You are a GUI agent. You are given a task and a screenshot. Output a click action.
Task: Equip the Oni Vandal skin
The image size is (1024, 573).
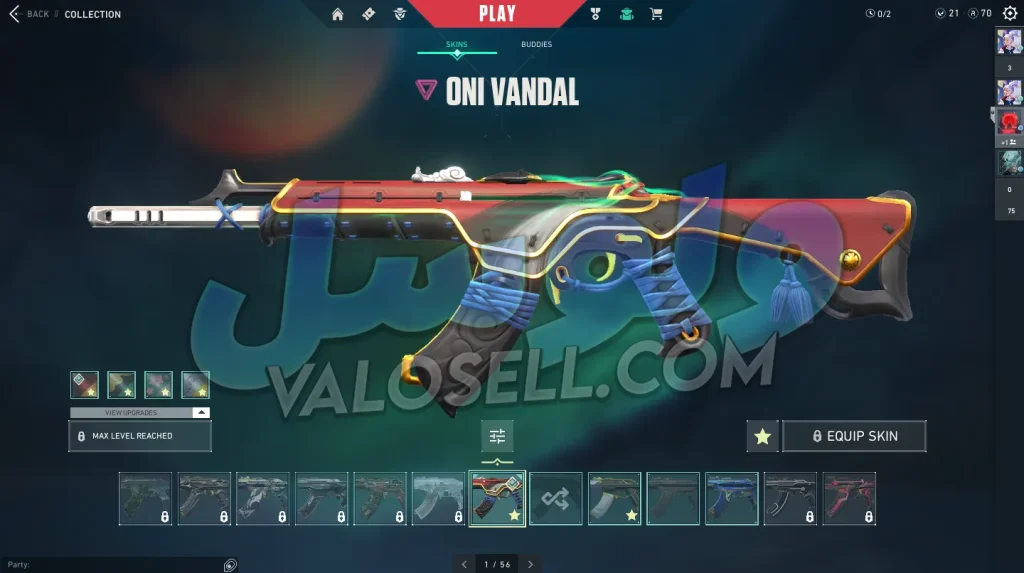(x=854, y=436)
